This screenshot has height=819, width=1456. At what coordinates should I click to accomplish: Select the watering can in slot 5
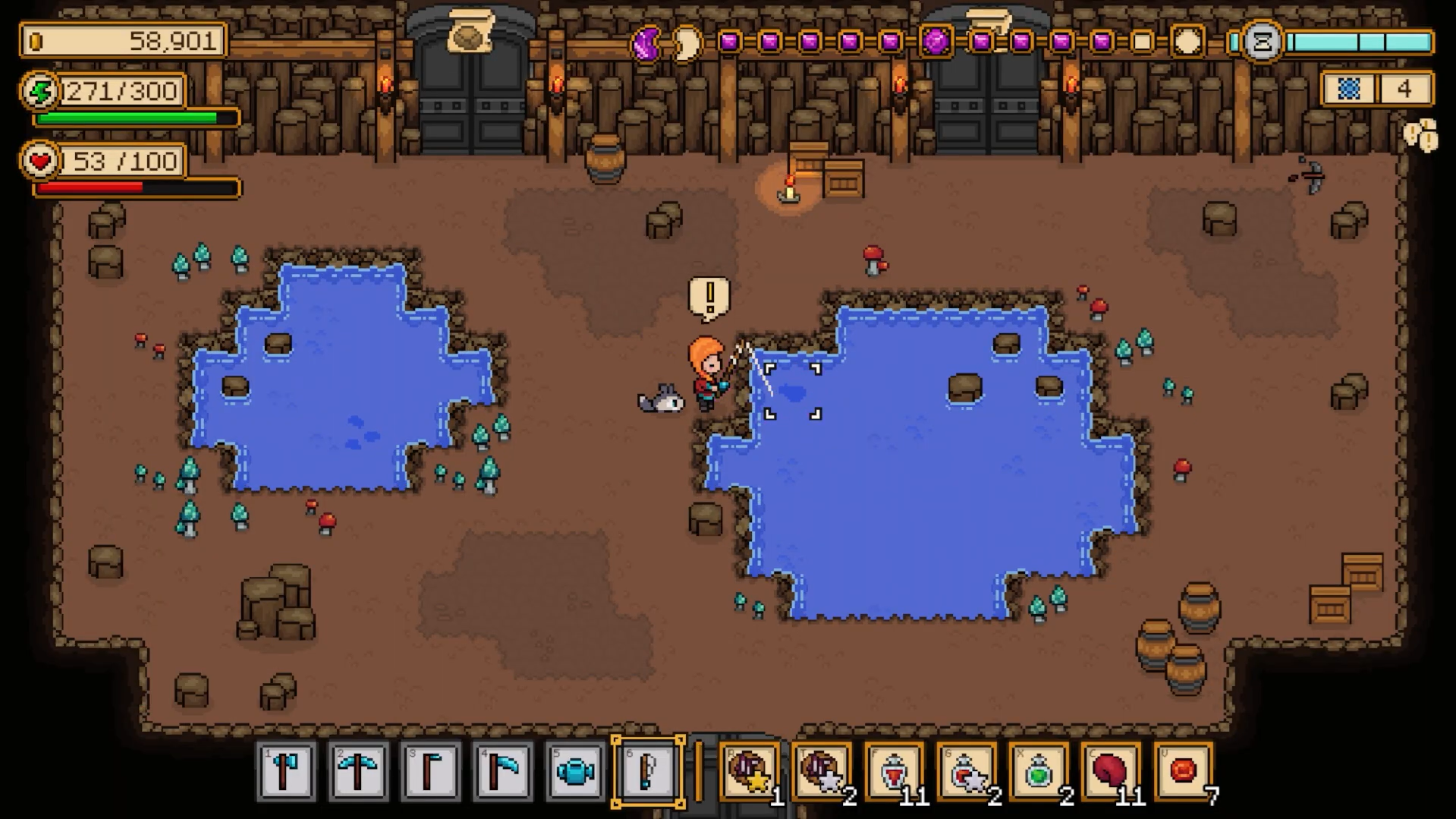tap(574, 771)
